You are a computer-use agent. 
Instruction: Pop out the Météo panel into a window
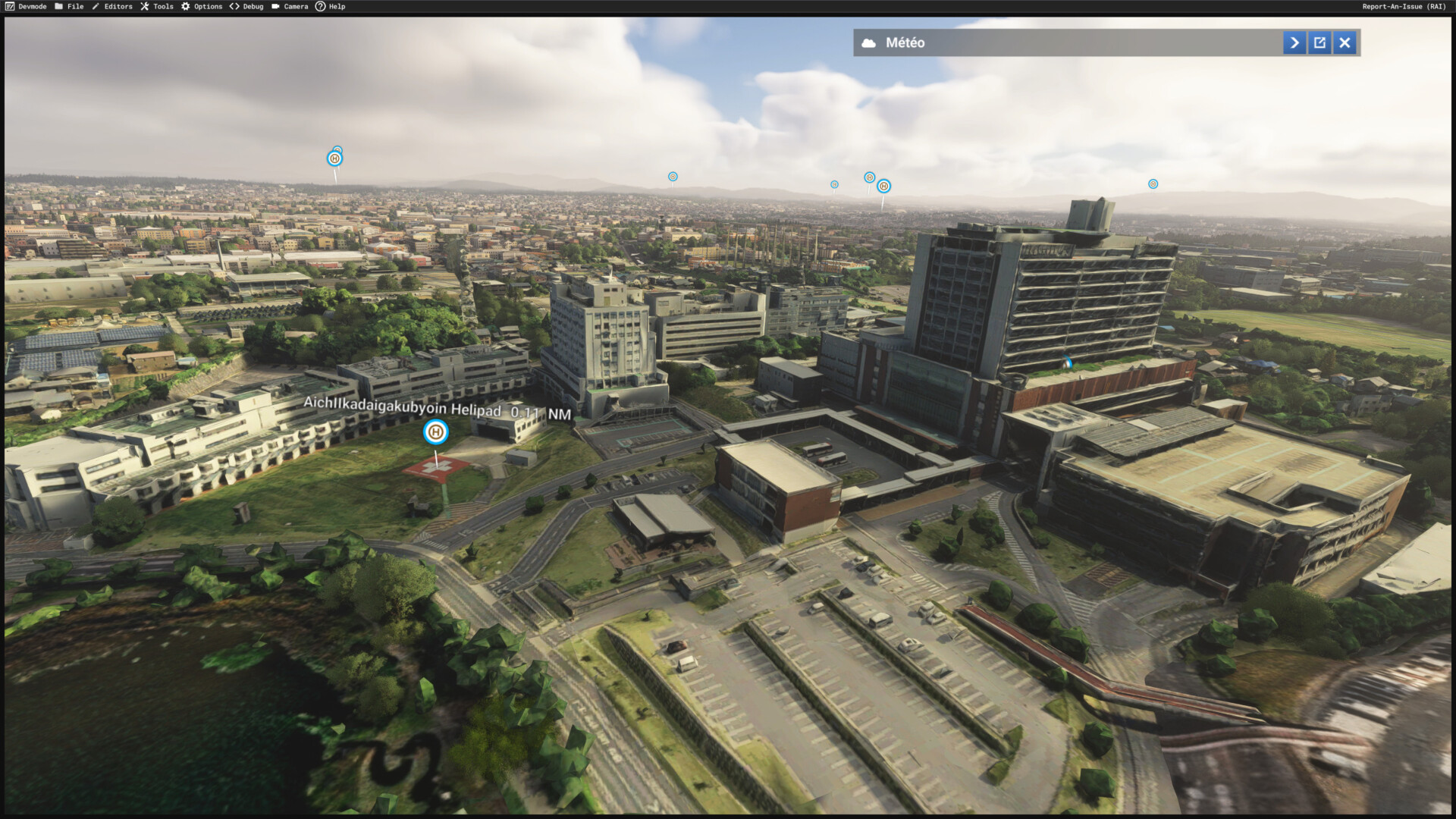pos(1319,43)
